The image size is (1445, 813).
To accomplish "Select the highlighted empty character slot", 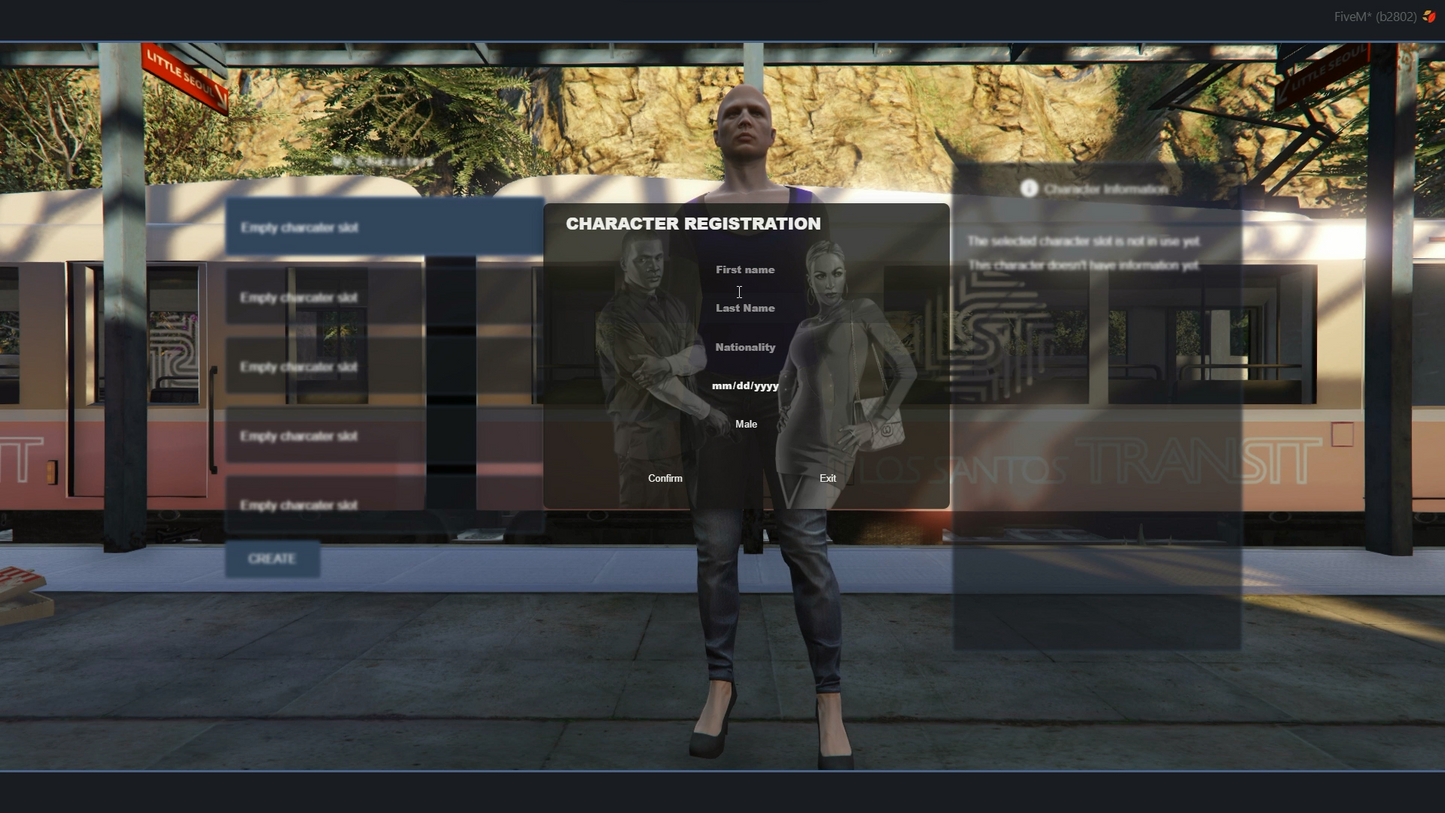I will tap(385, 227).
